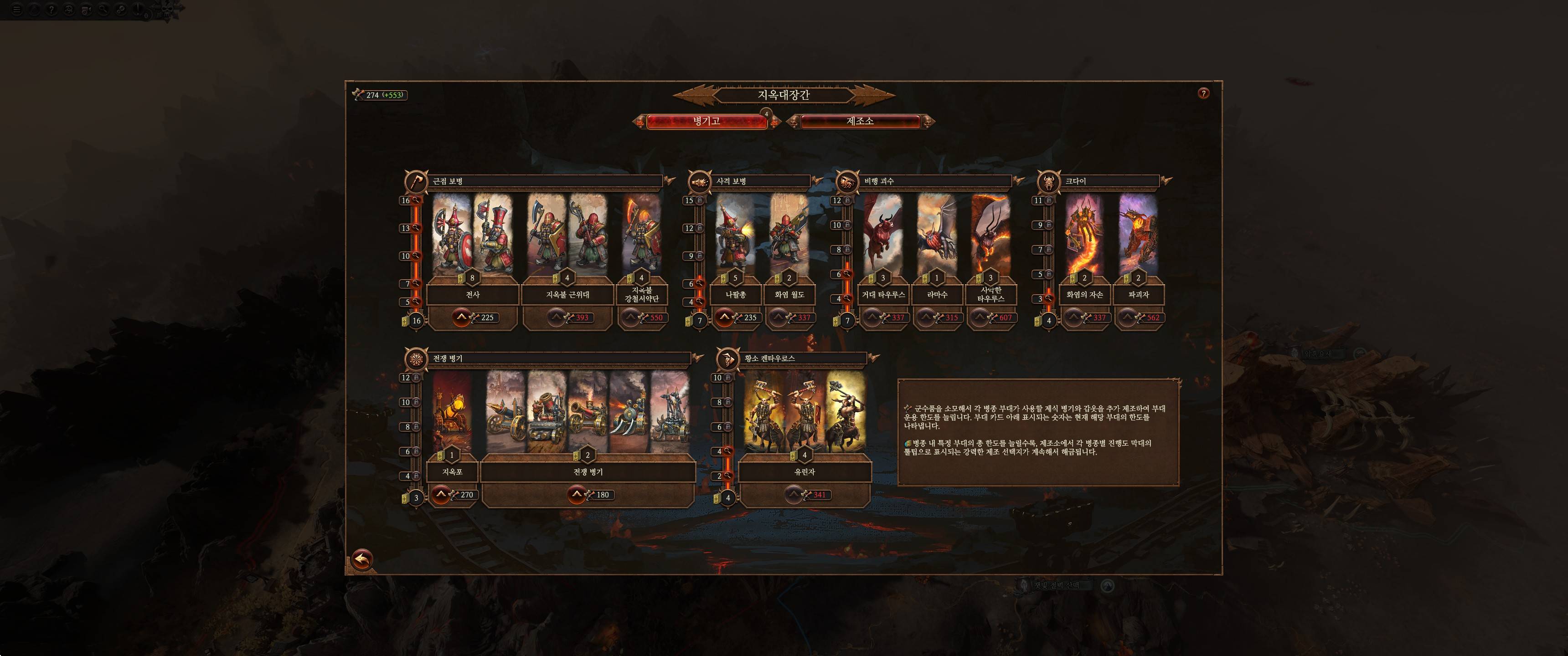The width and height of the screenshot is (1568, 656).
Task: Upgrade 유린자 cap costing 341
Action: (794, 495)
